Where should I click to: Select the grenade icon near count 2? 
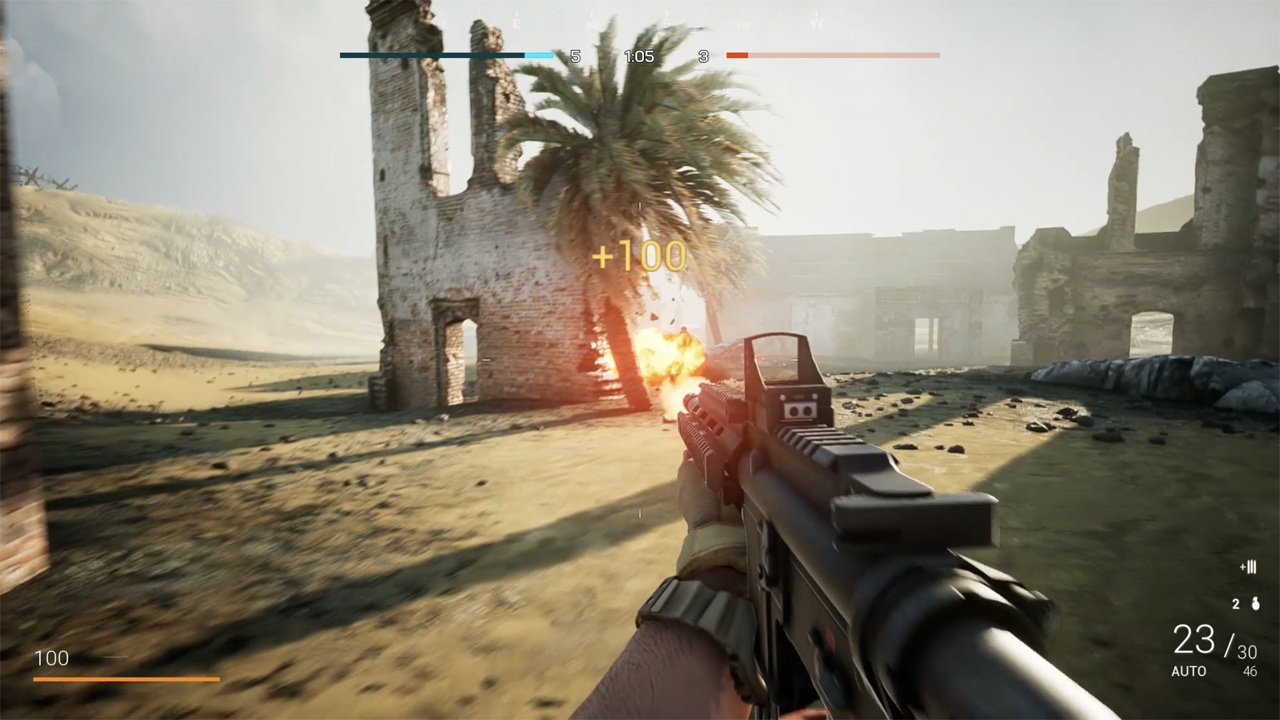click(1255, 605)
